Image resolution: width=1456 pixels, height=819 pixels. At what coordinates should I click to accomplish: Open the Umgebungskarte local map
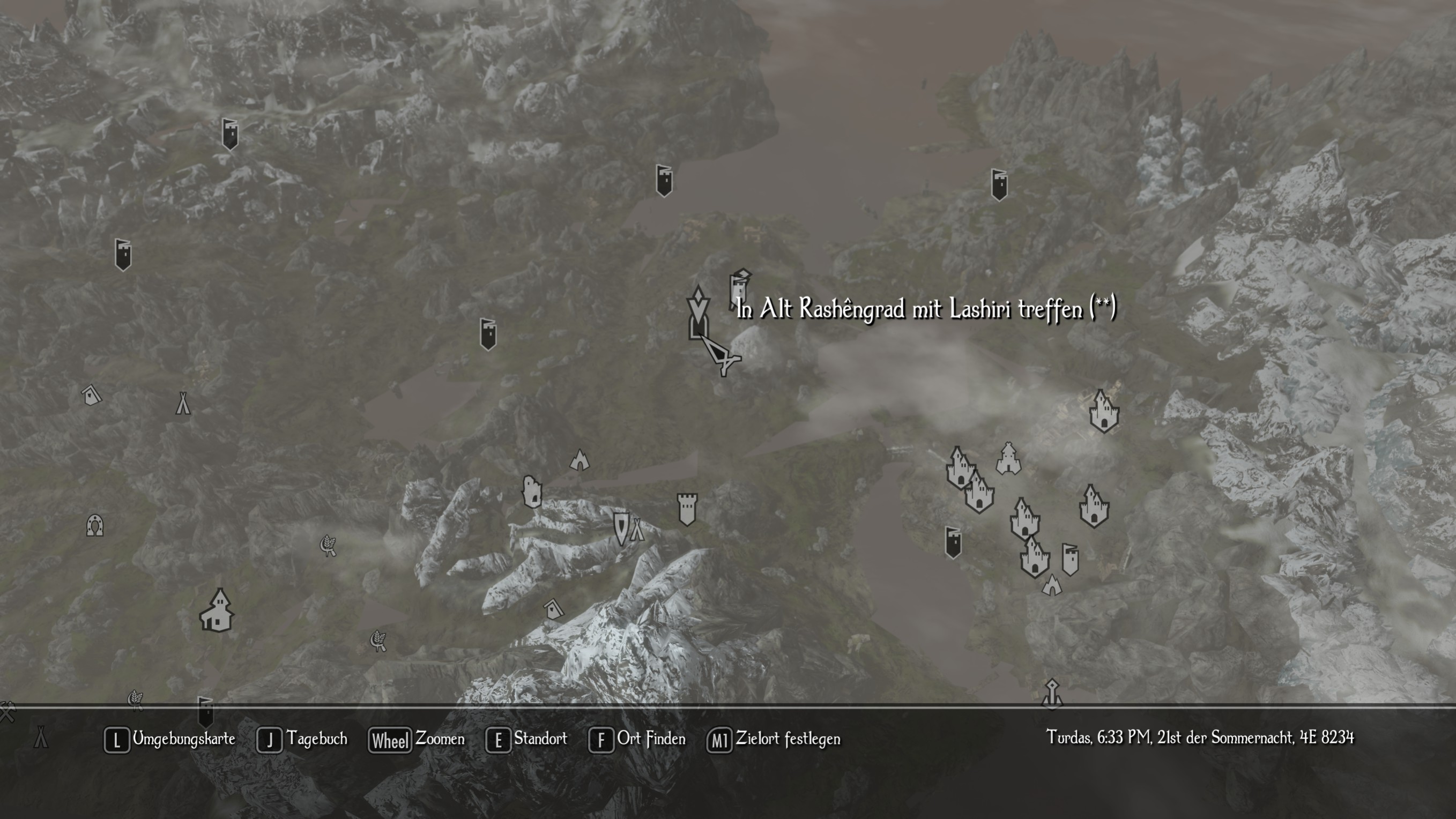click(169, 739)
